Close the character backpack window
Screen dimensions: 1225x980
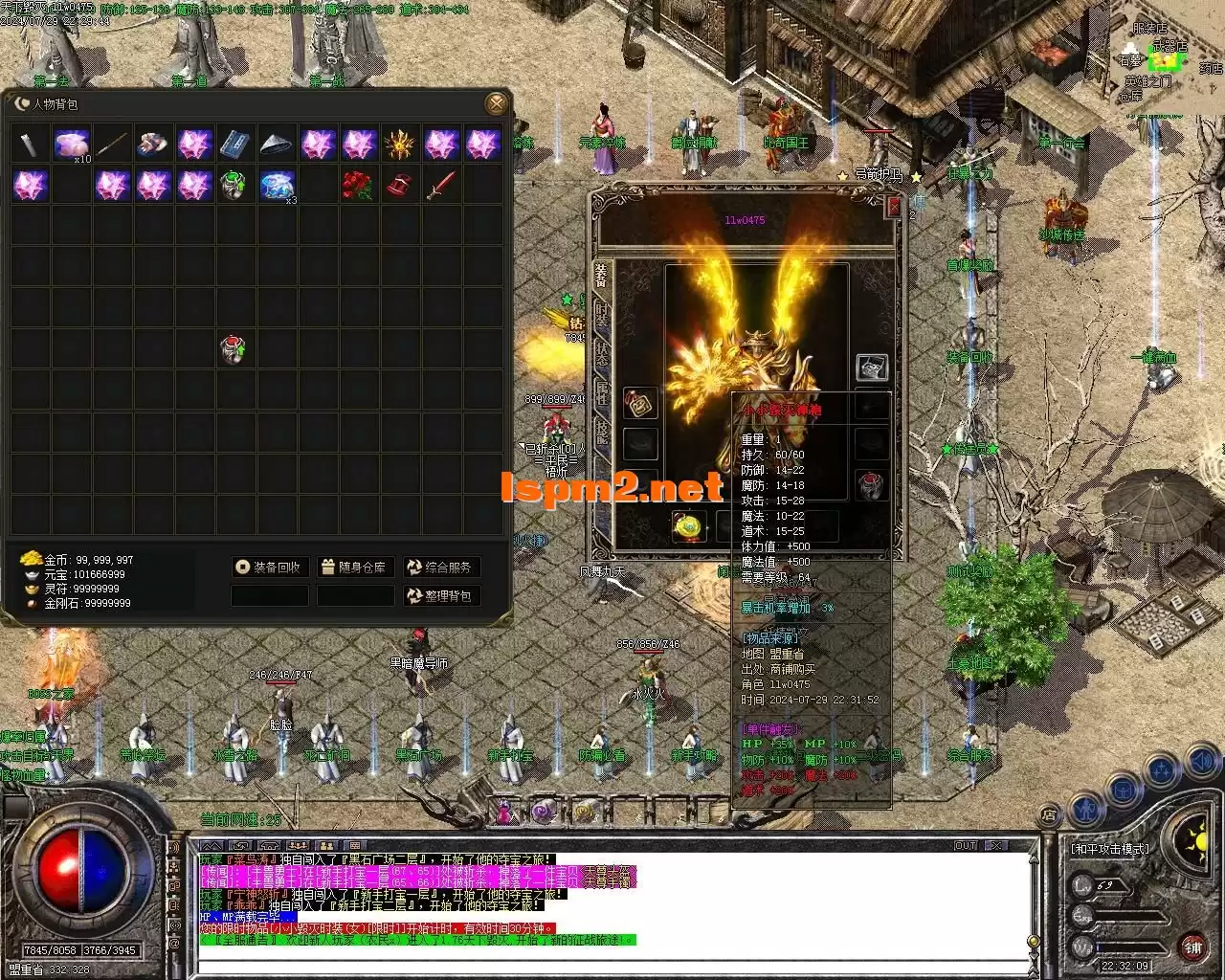pyautogui.click(x=496, y=103)
